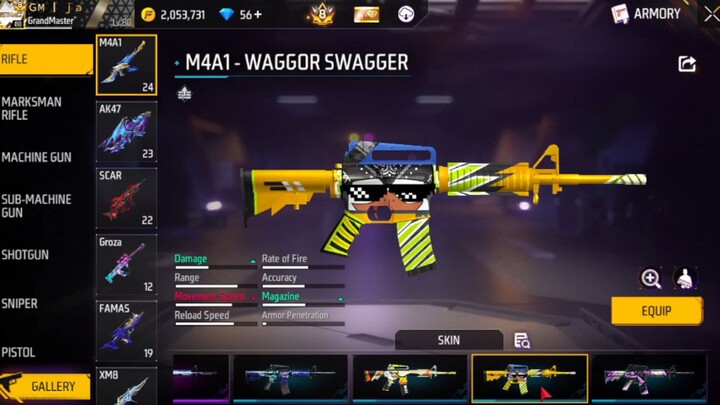Choose the SCAR weapon tile
This screenshot has width=720, height=405.
[126, 198]
